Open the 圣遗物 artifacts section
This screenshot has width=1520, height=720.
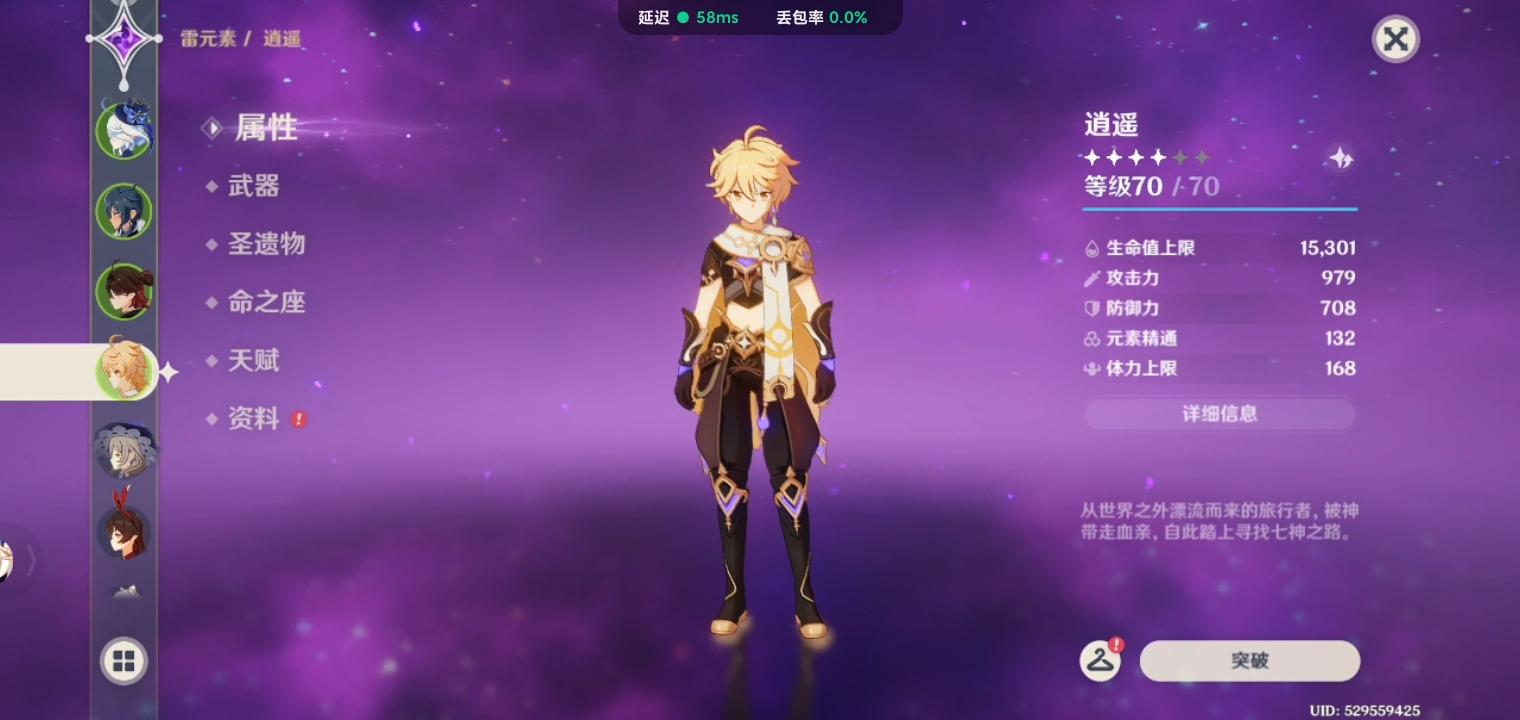coord(266,244)
